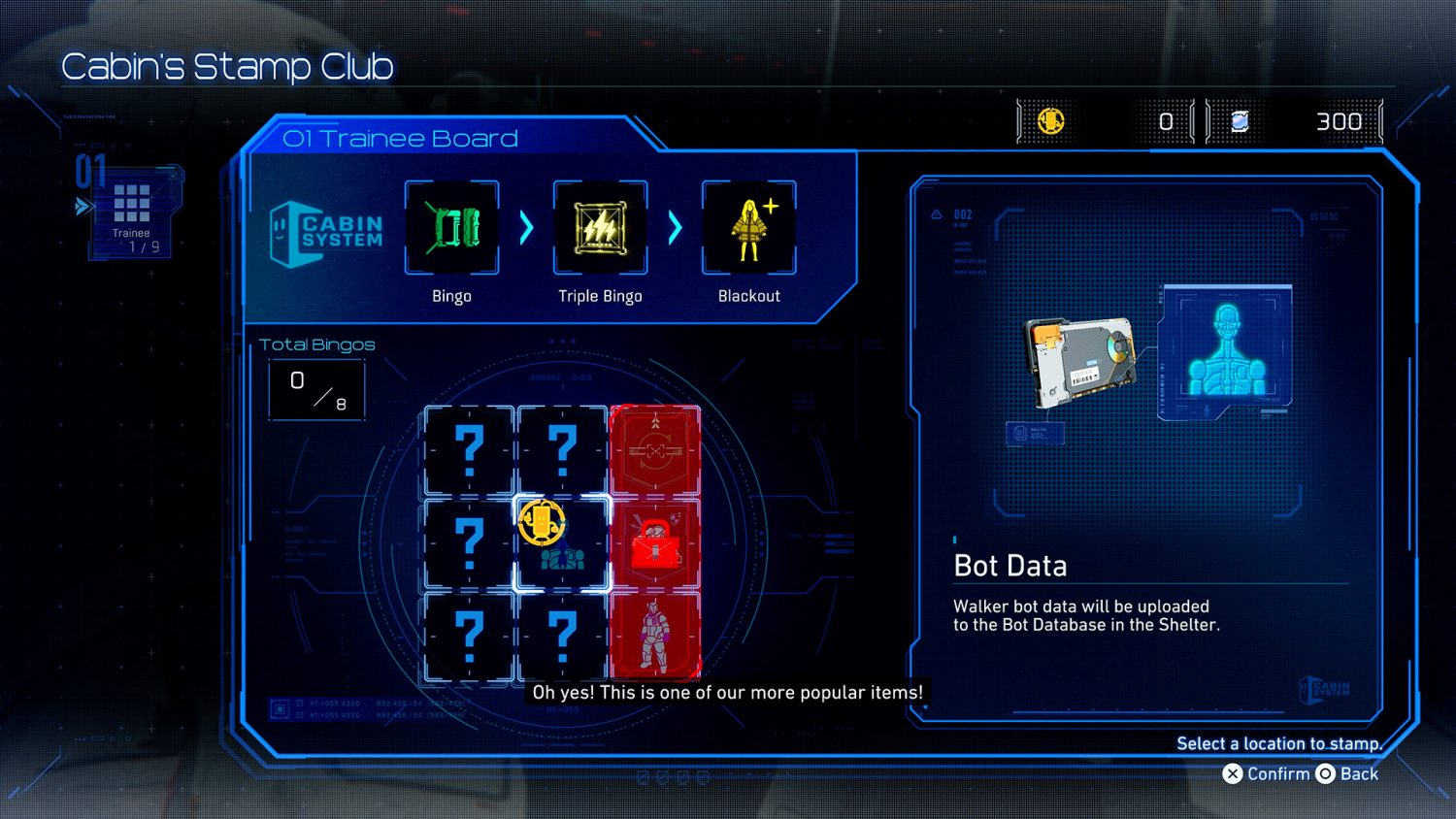The width and height of the screenshot is (1456, 819).
Task: Open the 01 Trainee board selector
Action: [132, 211]
